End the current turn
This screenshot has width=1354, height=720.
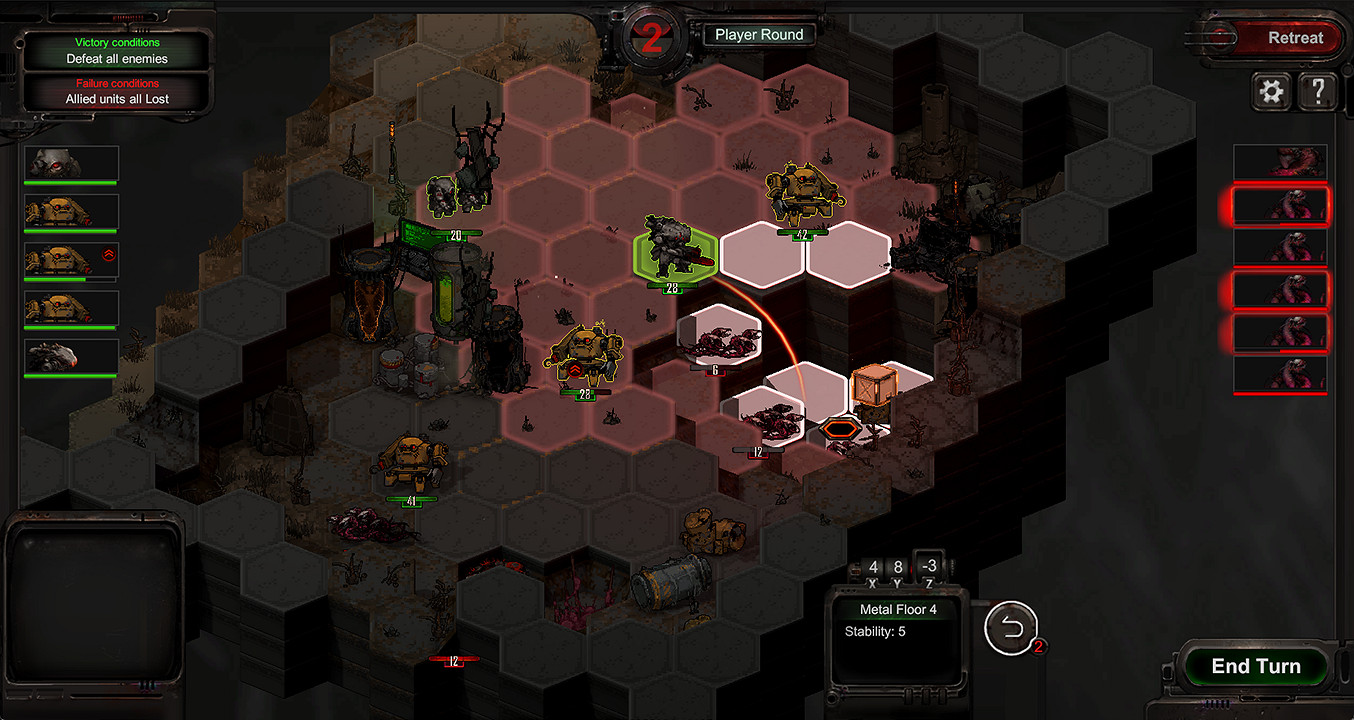[x=1255, y=667]
